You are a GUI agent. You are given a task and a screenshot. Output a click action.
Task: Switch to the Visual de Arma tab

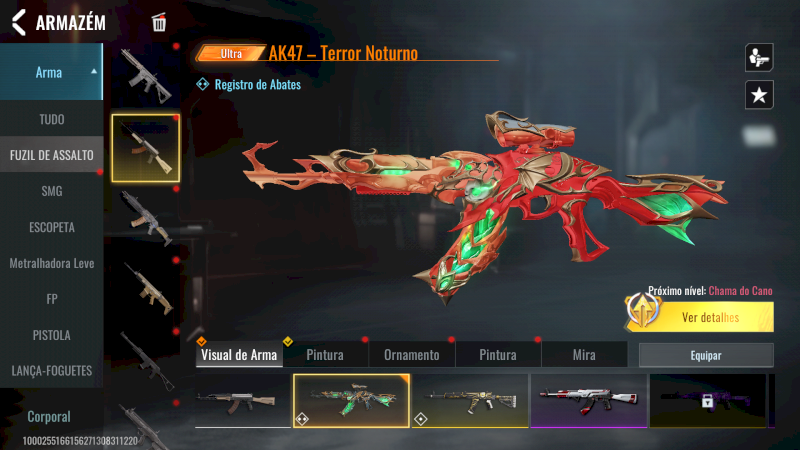(x=239, y=355)
